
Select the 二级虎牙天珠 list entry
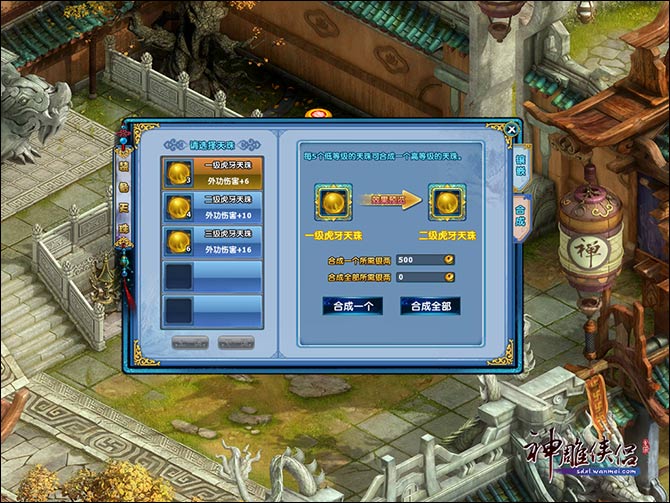point(212,207)
